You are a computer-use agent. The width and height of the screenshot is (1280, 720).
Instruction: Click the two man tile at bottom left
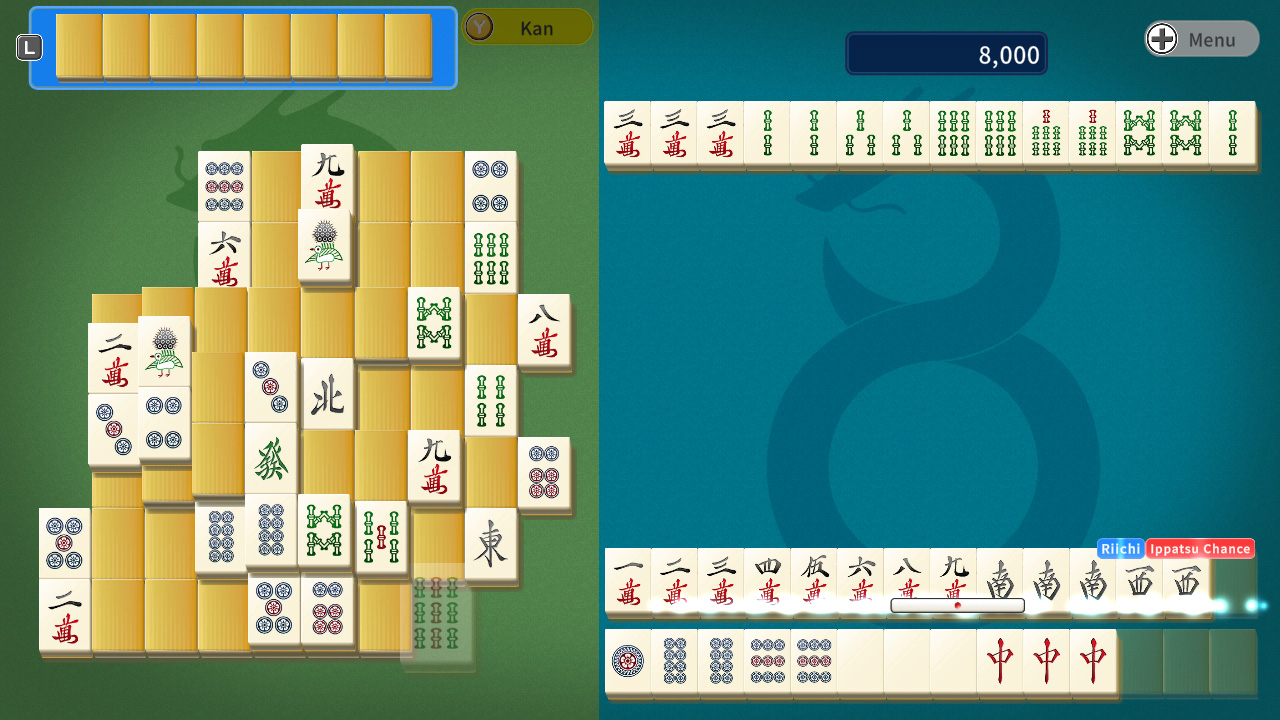click(64, 615)
